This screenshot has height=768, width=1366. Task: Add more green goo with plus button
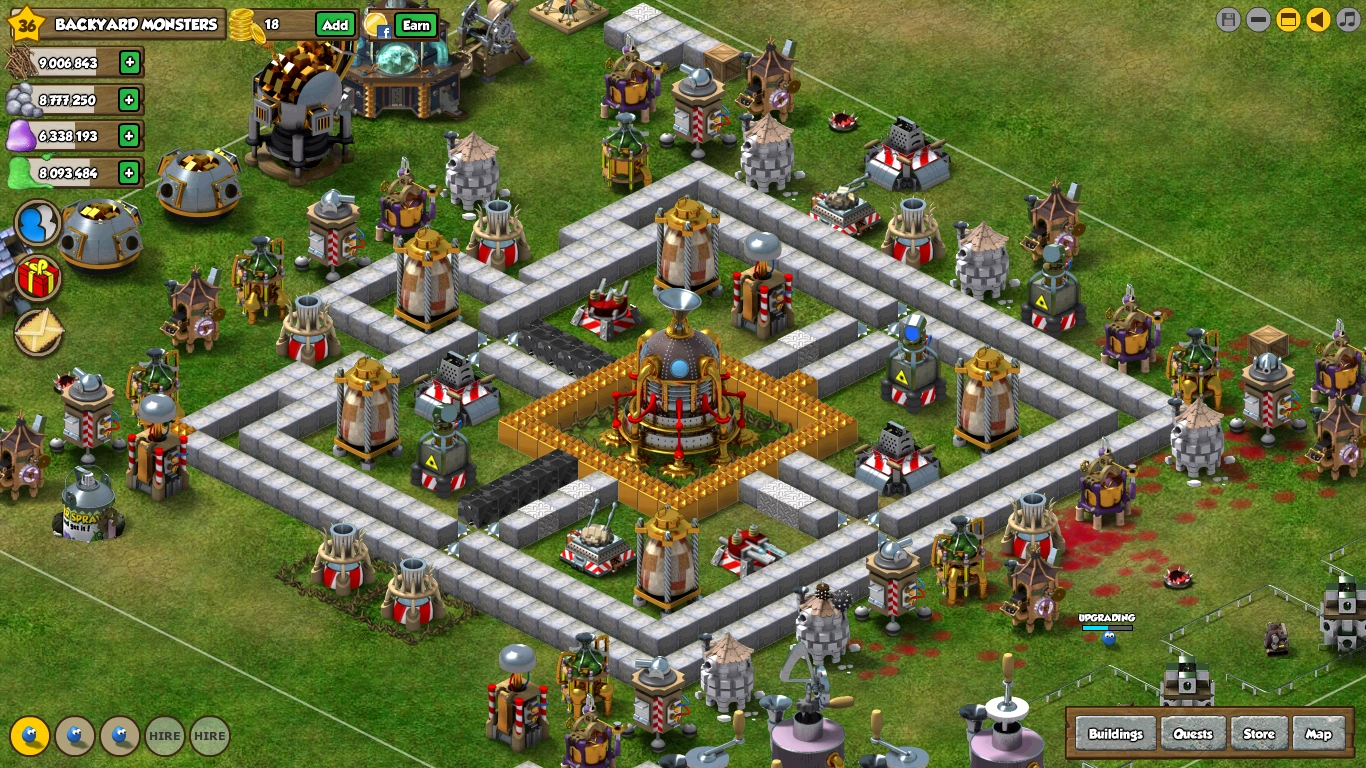[x=129, y=173]
